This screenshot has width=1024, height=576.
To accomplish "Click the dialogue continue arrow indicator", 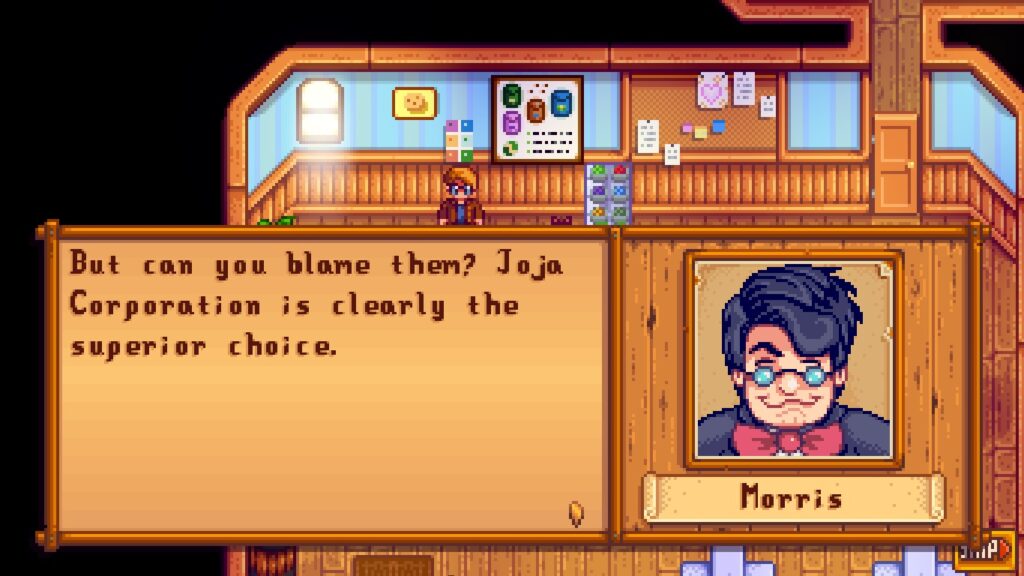I will coord(576,514).
